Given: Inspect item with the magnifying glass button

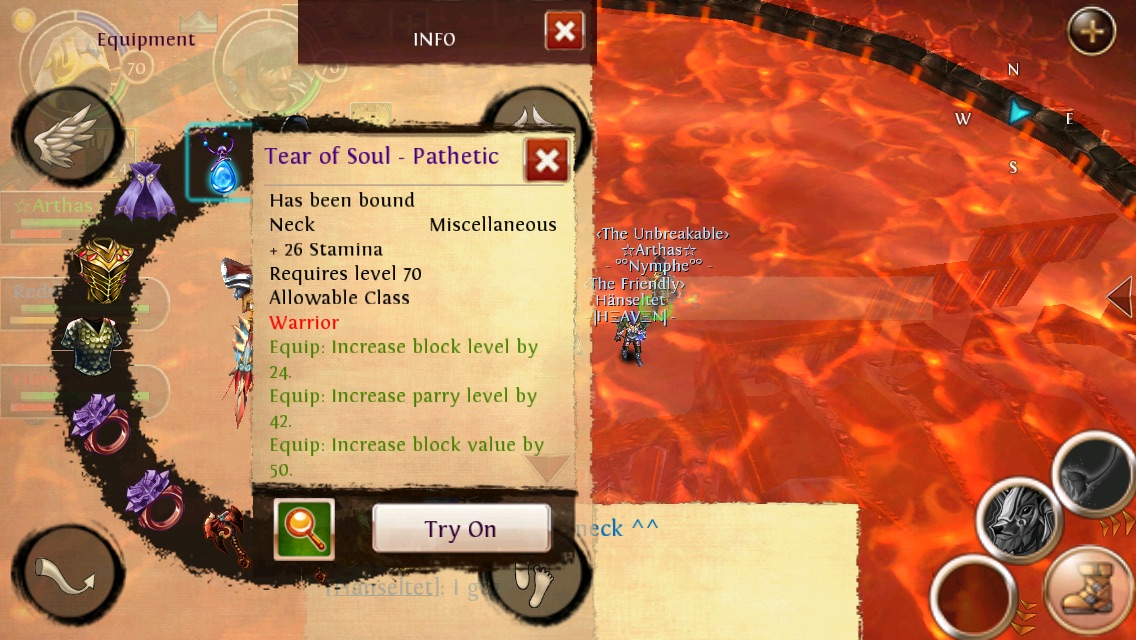Looking at the screenshot, I should coord(304,528).
